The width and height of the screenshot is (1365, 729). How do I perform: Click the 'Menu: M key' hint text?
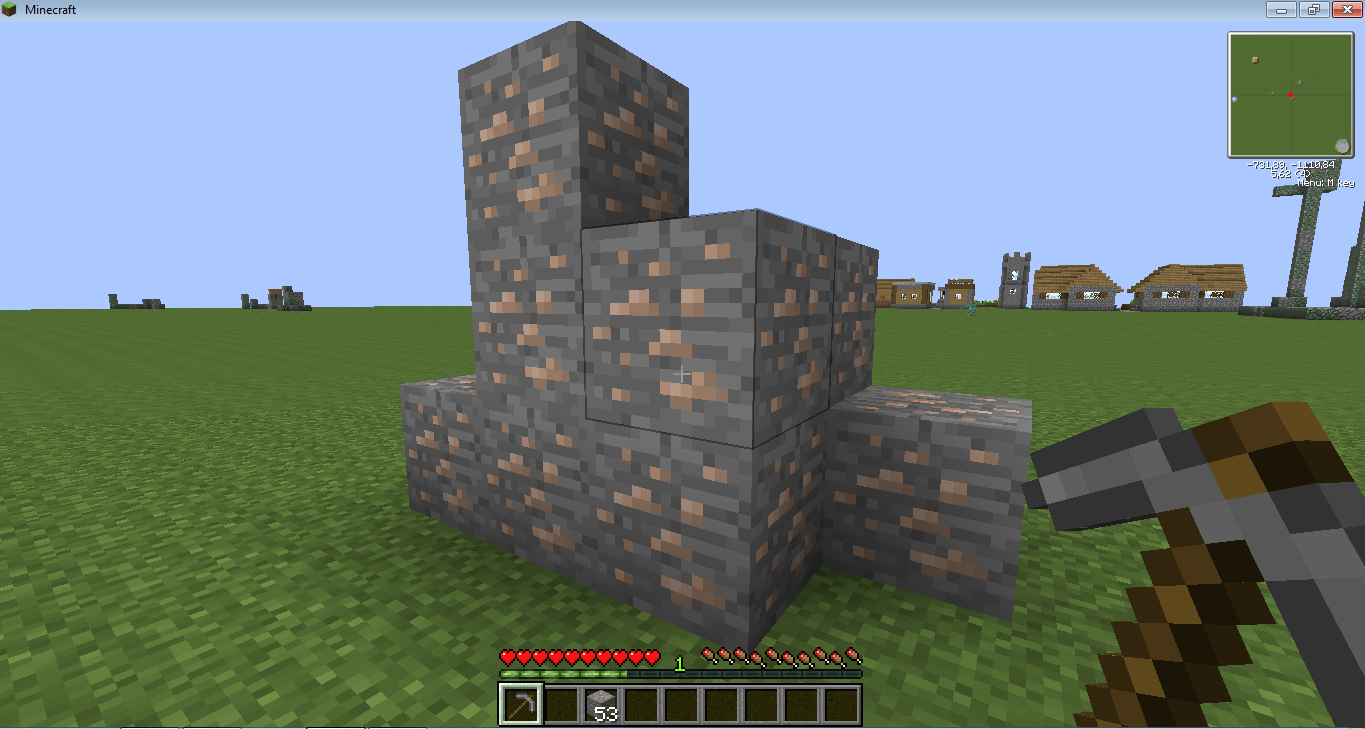coord(1327,182)
